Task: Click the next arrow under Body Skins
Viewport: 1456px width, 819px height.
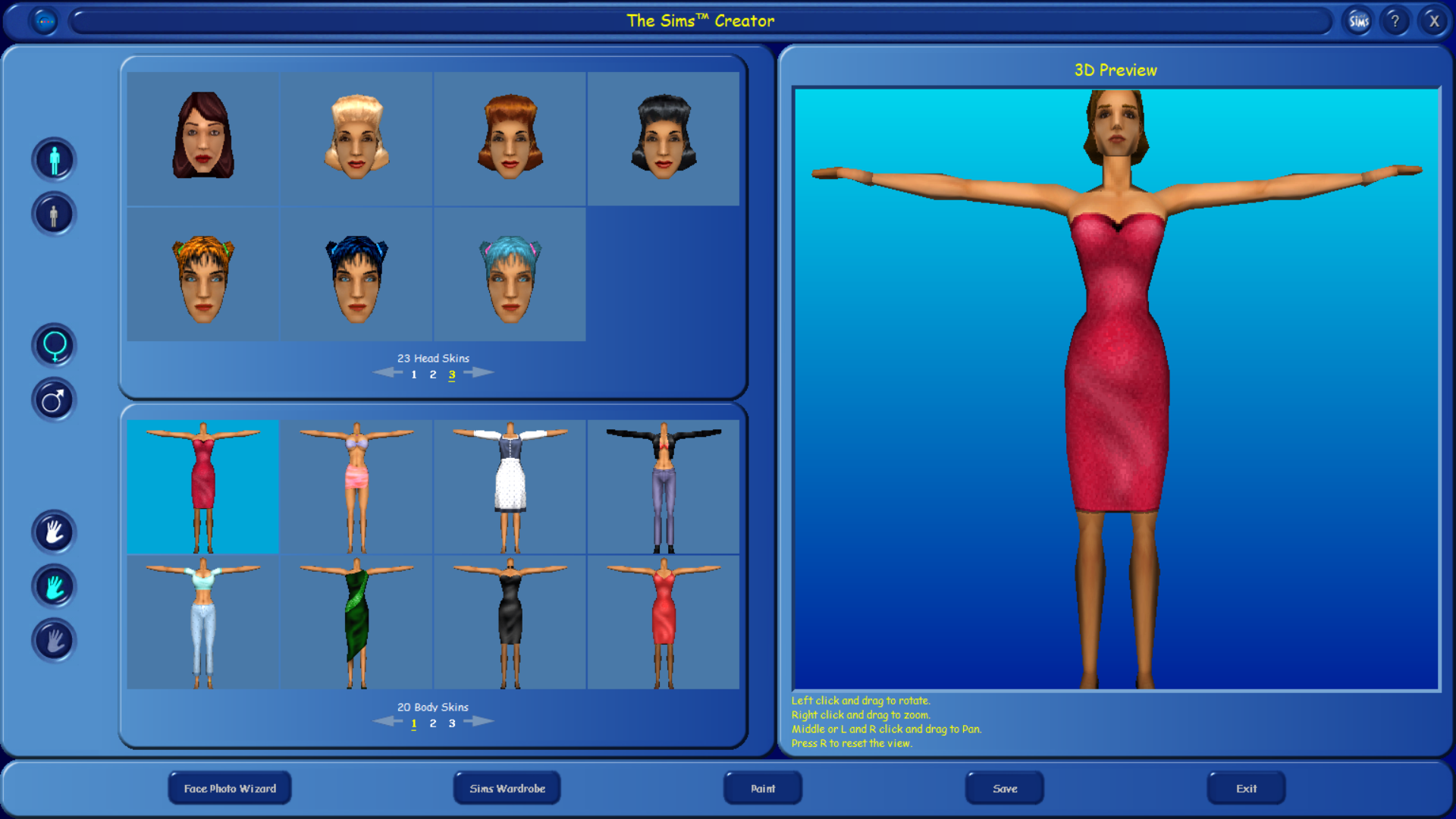Action: (479, 720)
